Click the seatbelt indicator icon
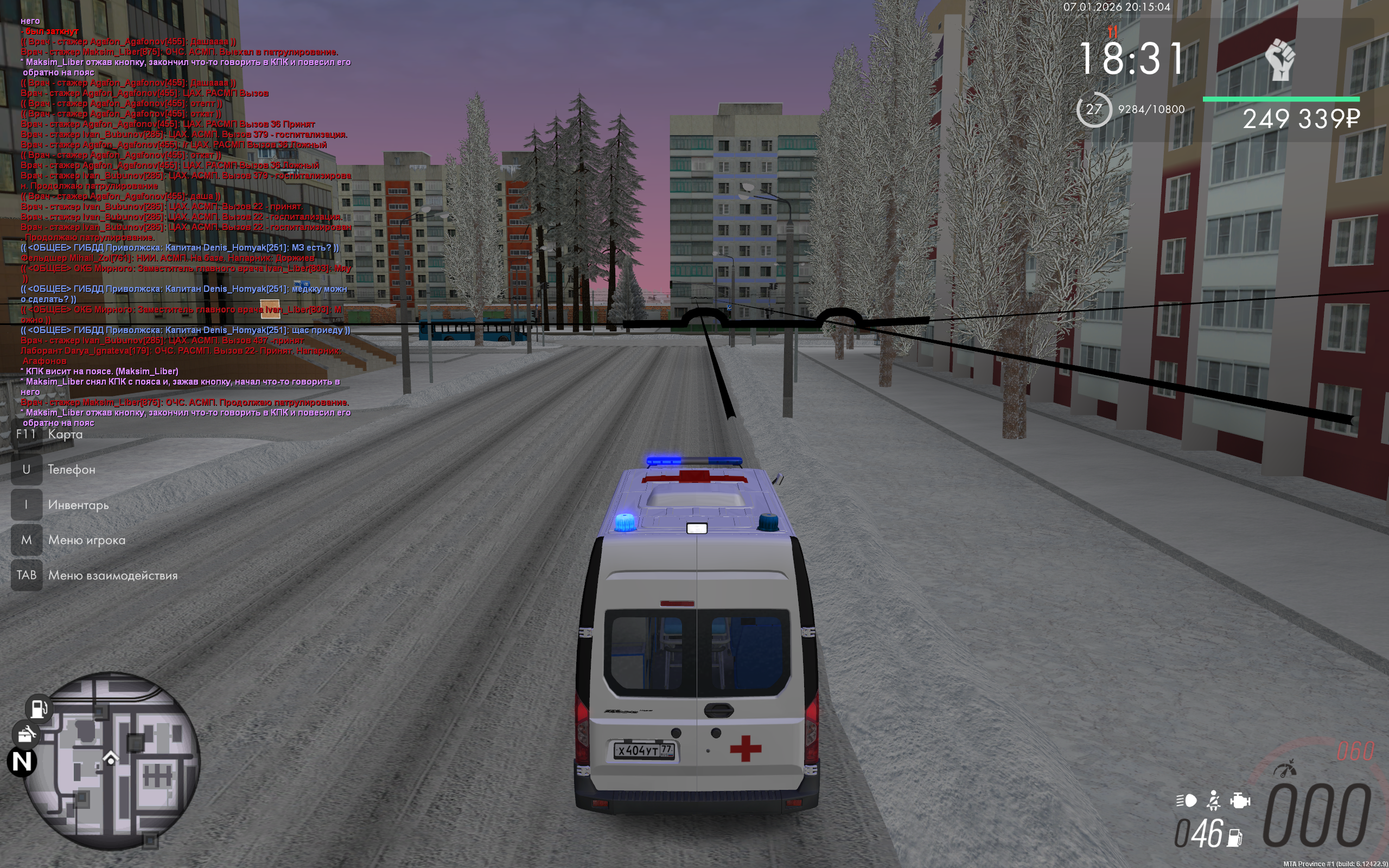 1213,800
